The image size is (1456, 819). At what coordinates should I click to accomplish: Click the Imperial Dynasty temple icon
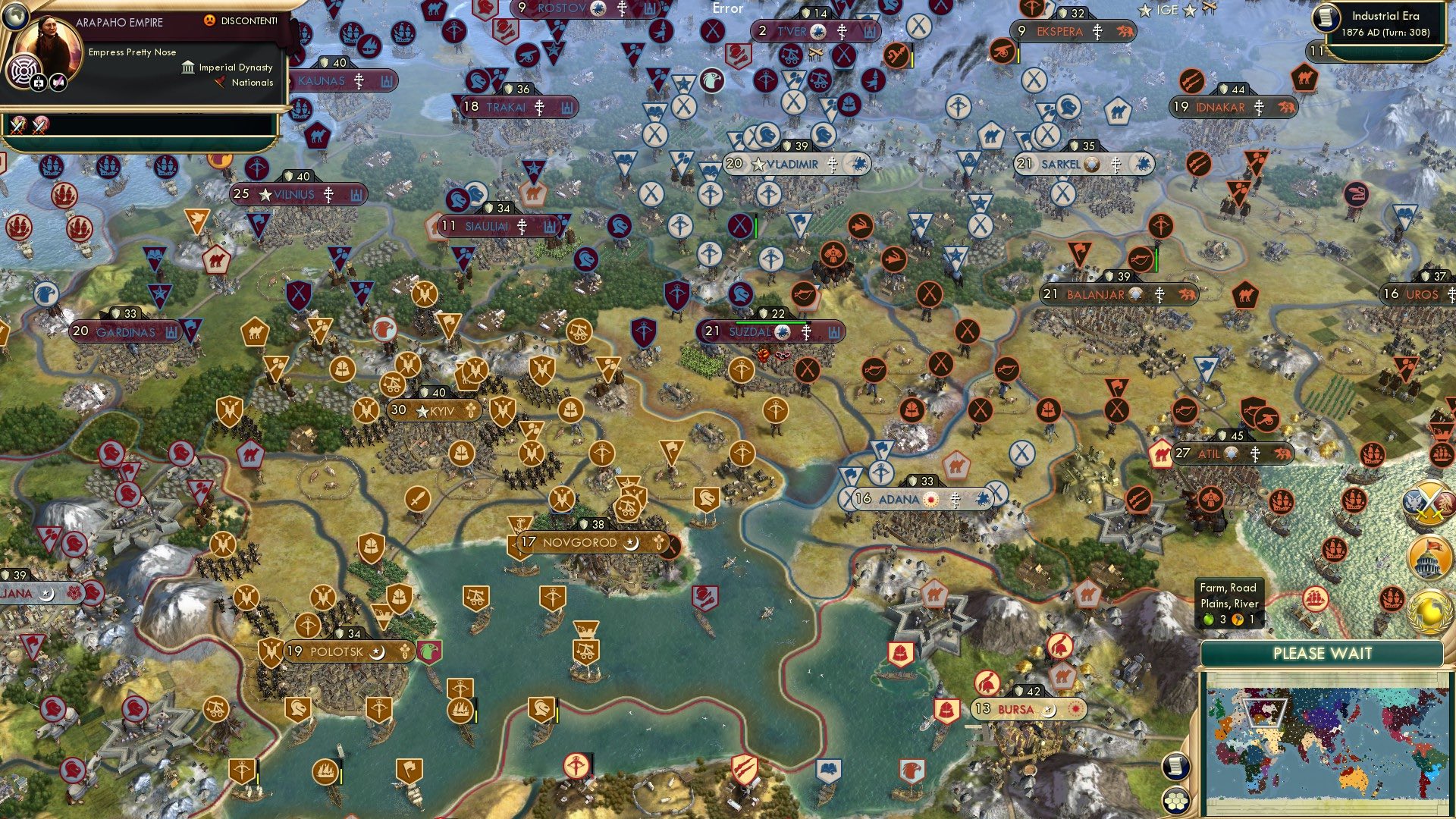point(187,67)
